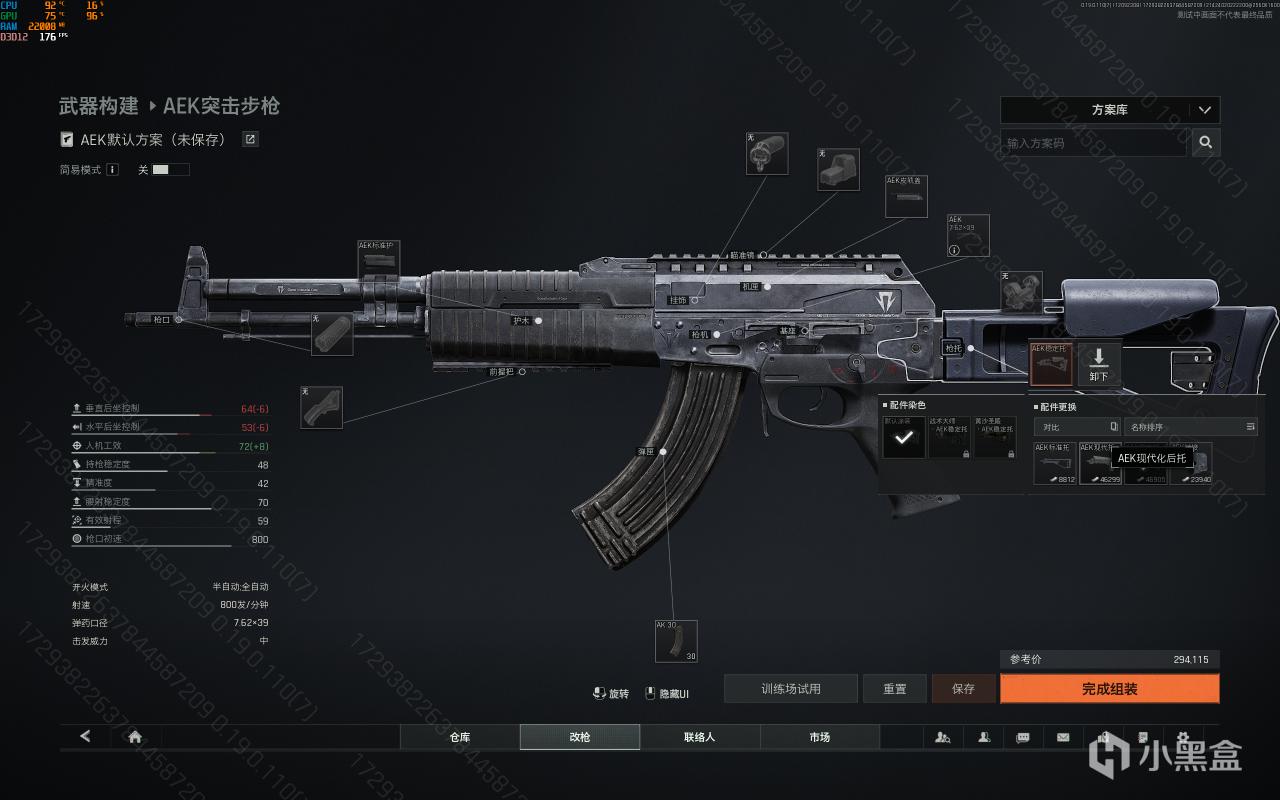Save the build with 保存
This screenshot has width=1280, height=800.
point(963,689)
